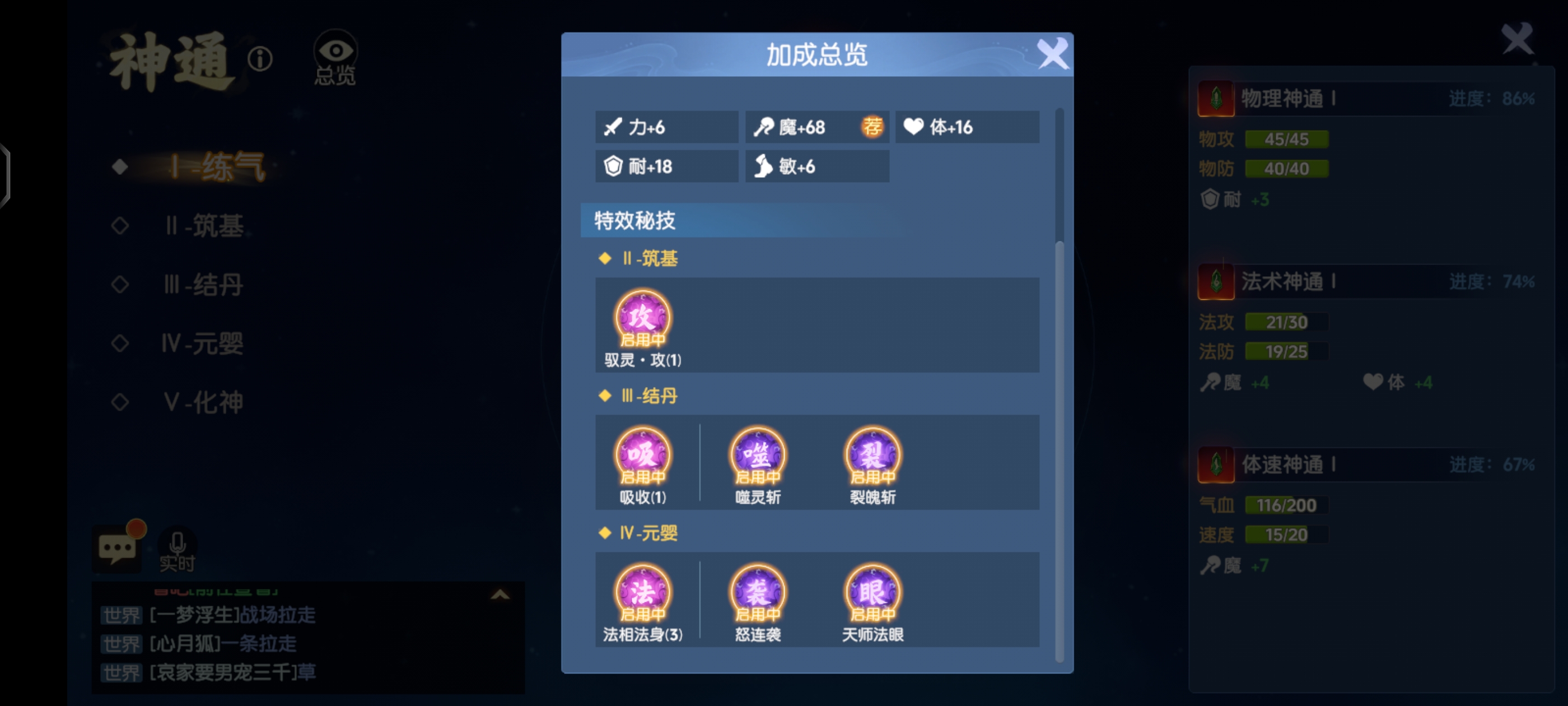
Task: Select the 吸收 skill icon in III-结丹
Action: 643,456
